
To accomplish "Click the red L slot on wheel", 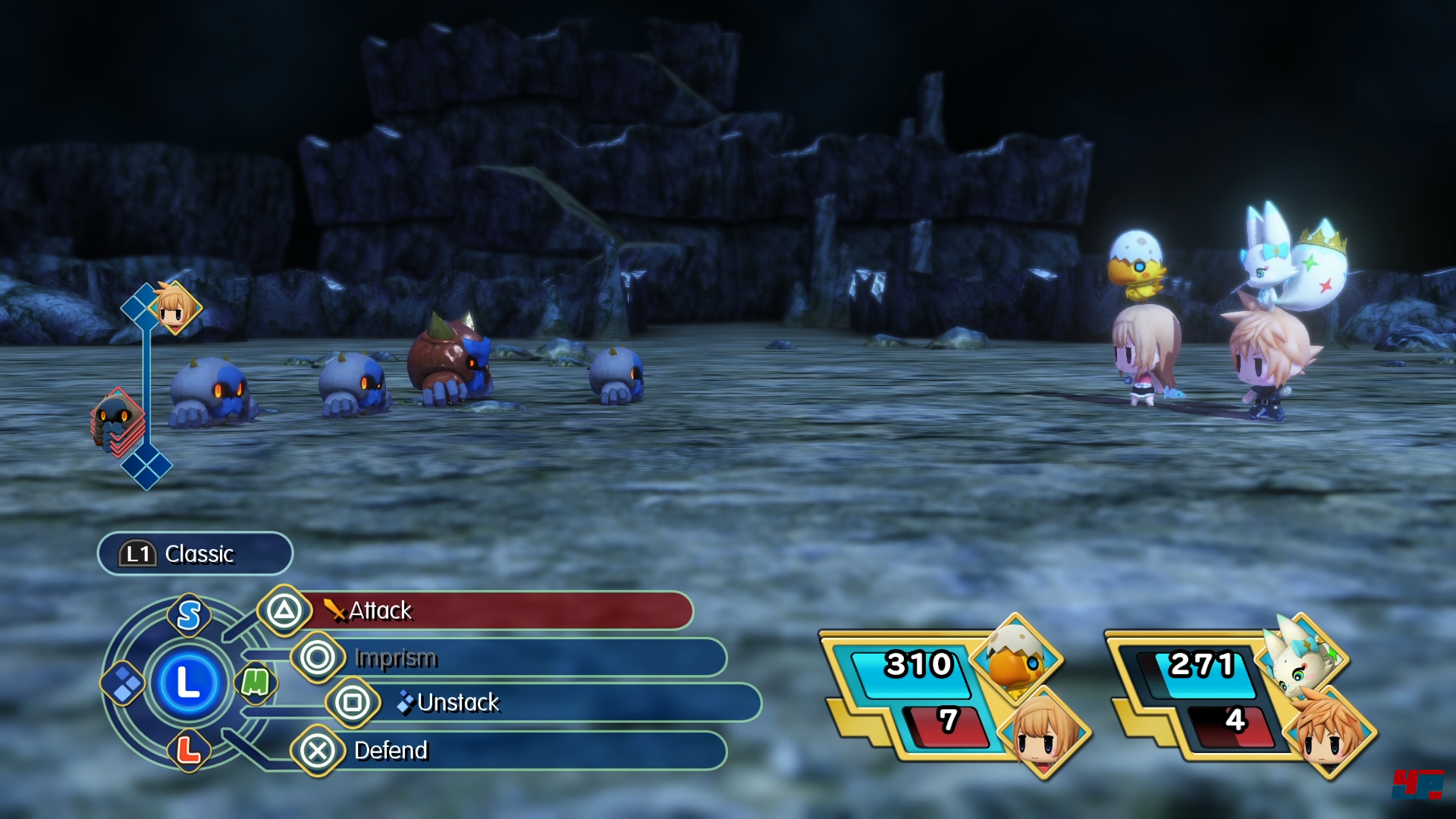I will [x=188, y=751].
